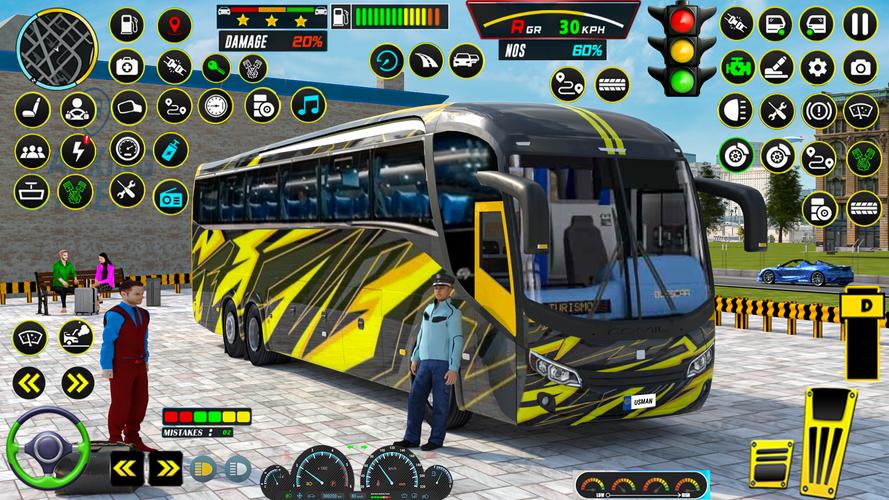Select the red location pin icon
Screen dimensions: 889x500
pos(174,24)
